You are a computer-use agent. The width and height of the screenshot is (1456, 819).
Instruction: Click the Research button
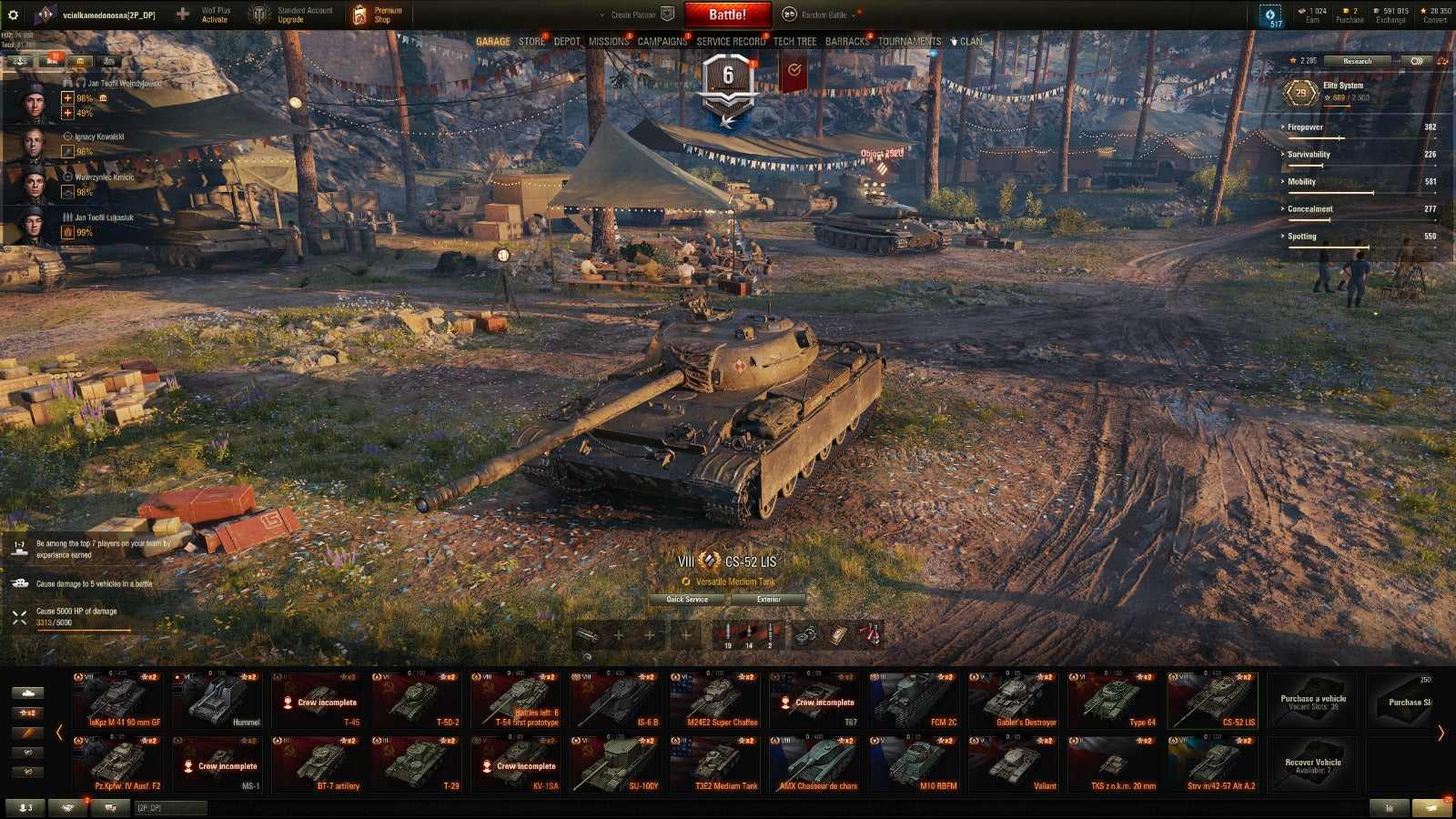pos(1357,61)
